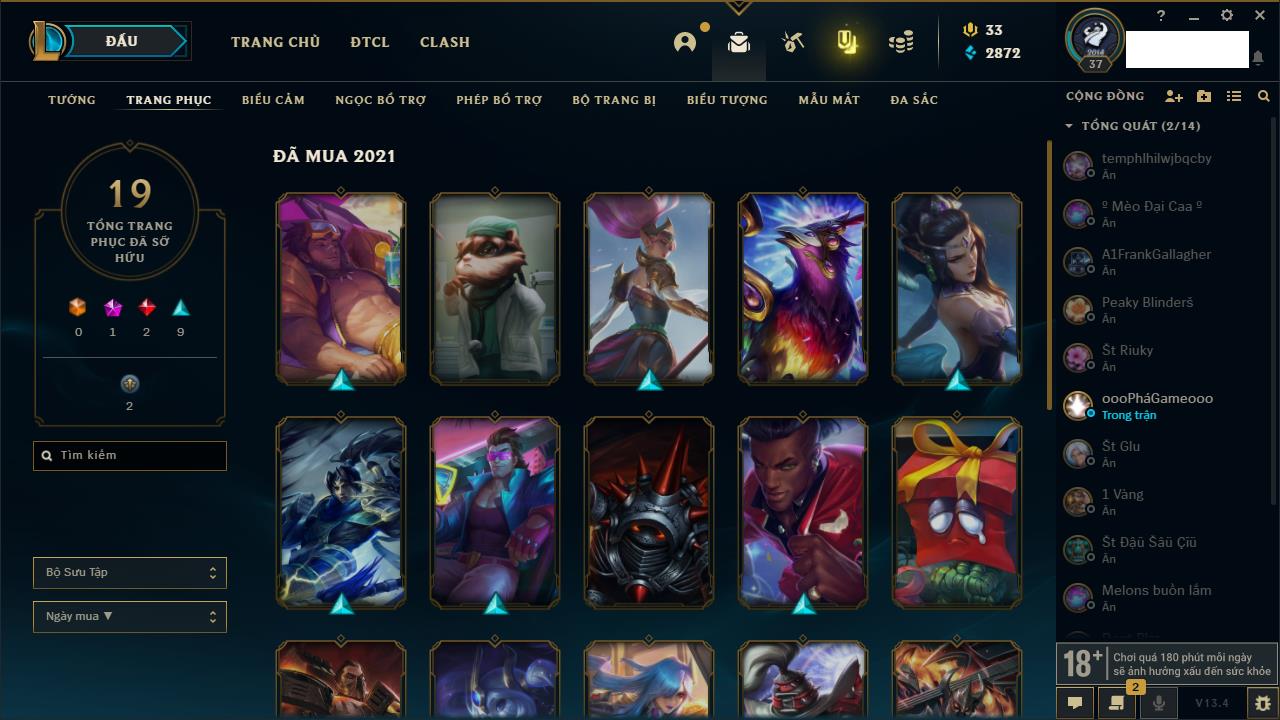Select the crying gift box skin card
Viewport: 1280px width, 720px height.
pyautogui.click(x=957, y=512)
